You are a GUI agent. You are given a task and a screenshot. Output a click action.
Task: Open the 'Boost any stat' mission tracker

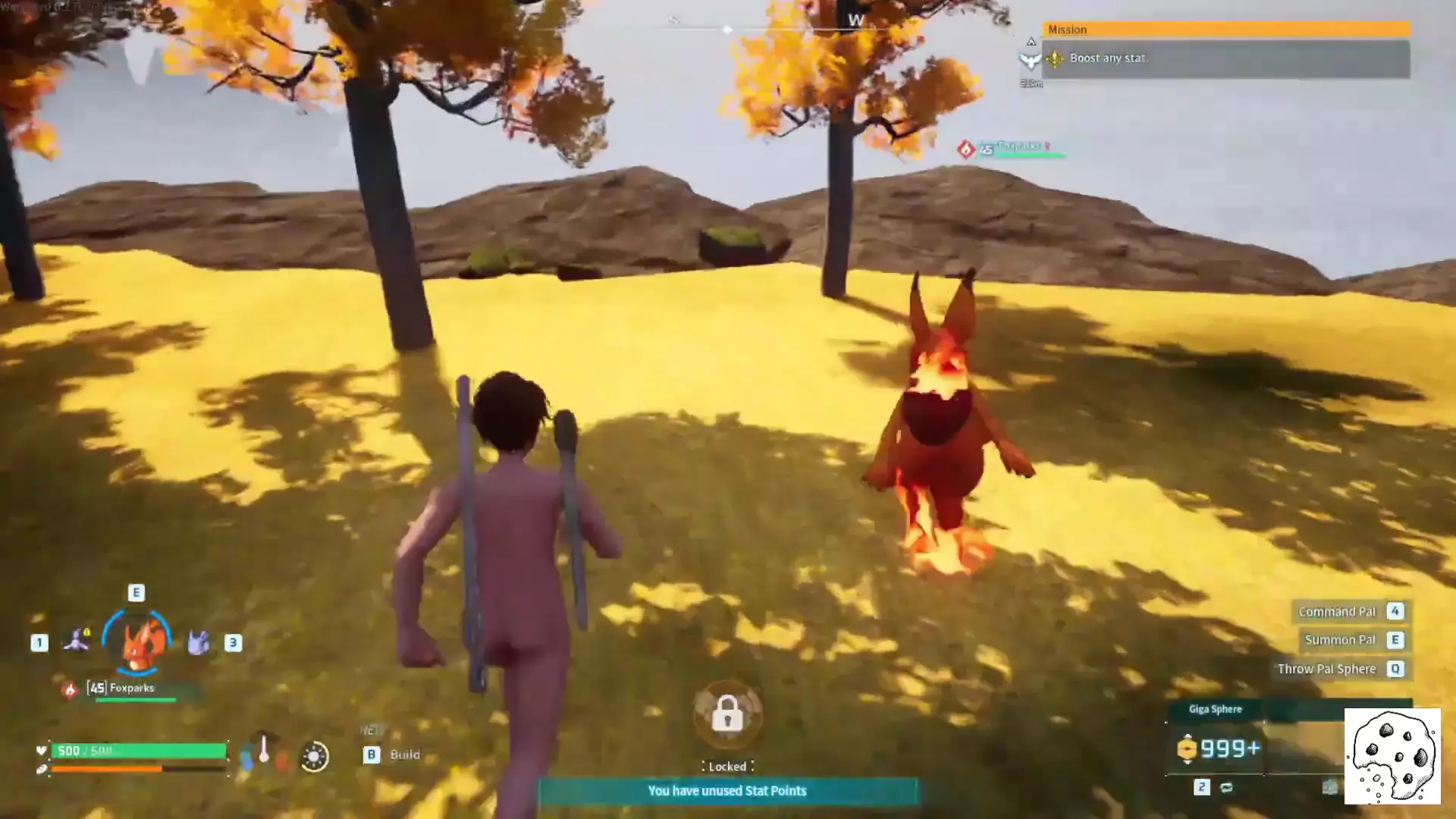1225,58
